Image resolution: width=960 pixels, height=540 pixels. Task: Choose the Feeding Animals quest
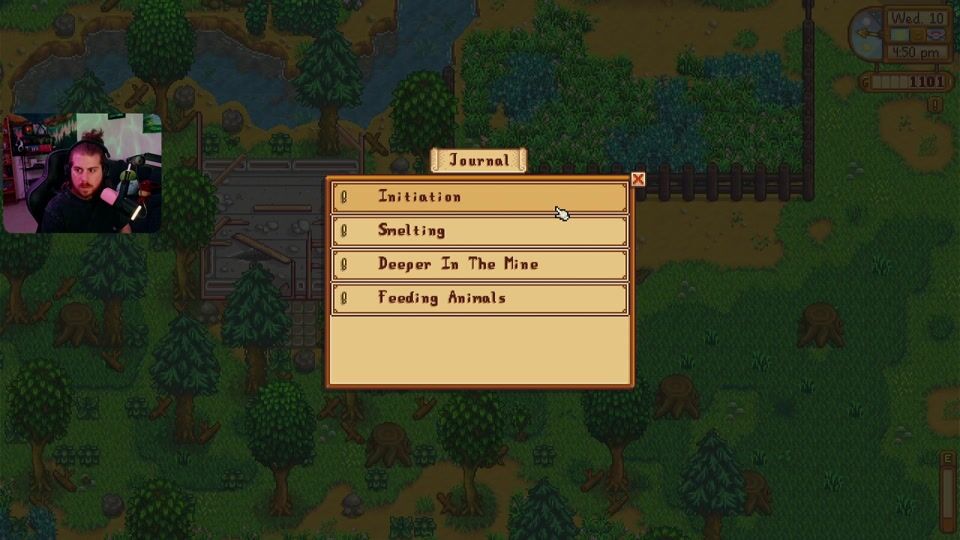pos(479,298)
